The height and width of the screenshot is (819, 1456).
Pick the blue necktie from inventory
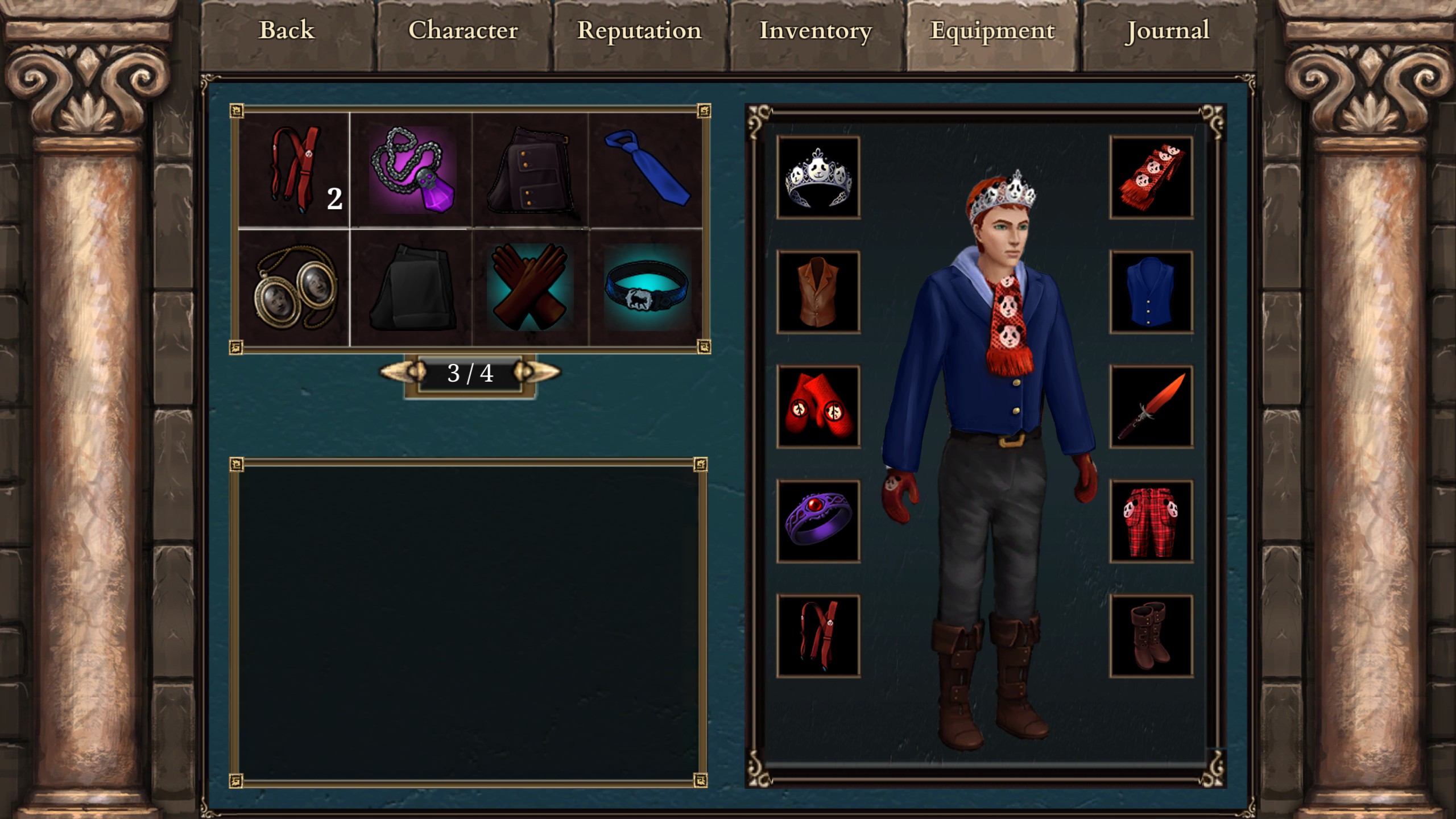point(646,170)
